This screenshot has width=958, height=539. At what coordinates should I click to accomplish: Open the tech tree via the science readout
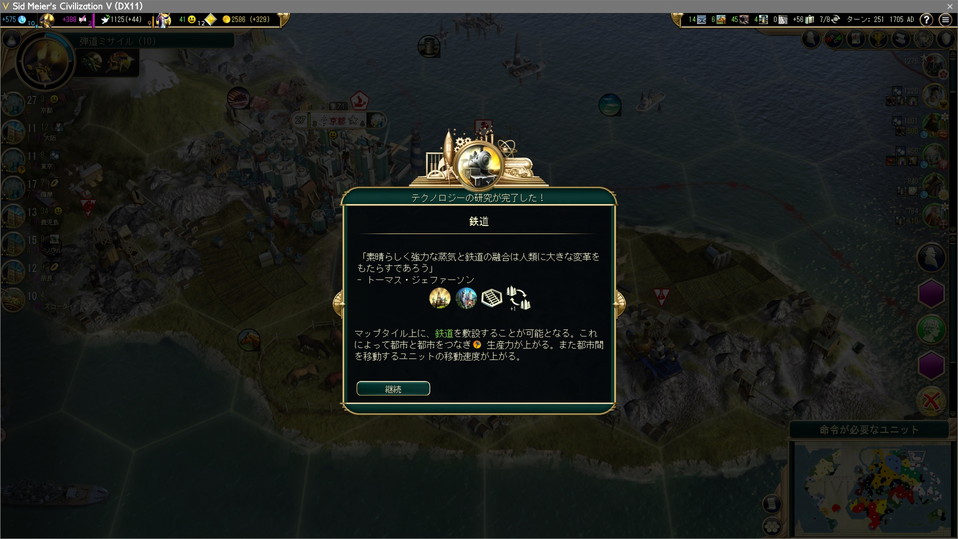tap(17, 19)
